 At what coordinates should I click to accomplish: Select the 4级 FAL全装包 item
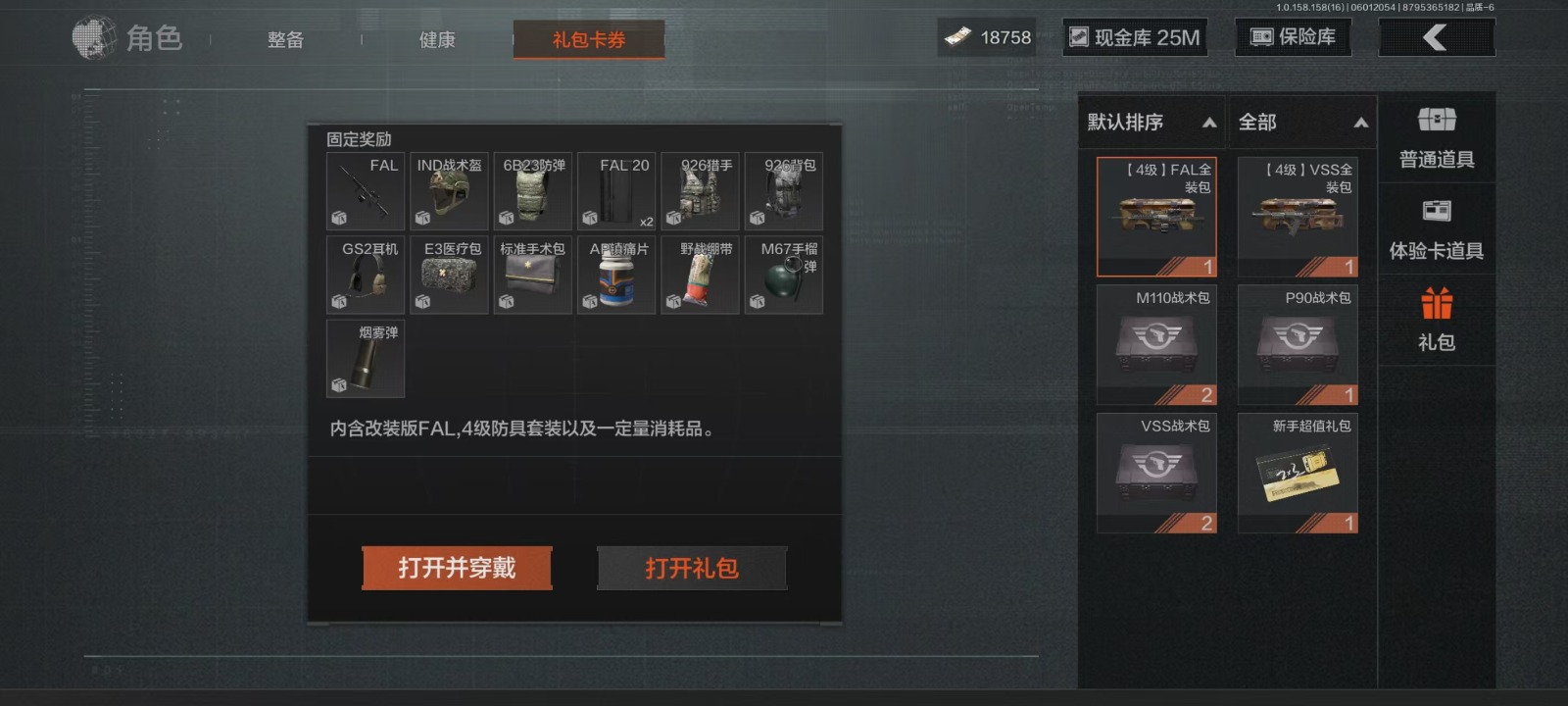click(x=1156, y=217)
